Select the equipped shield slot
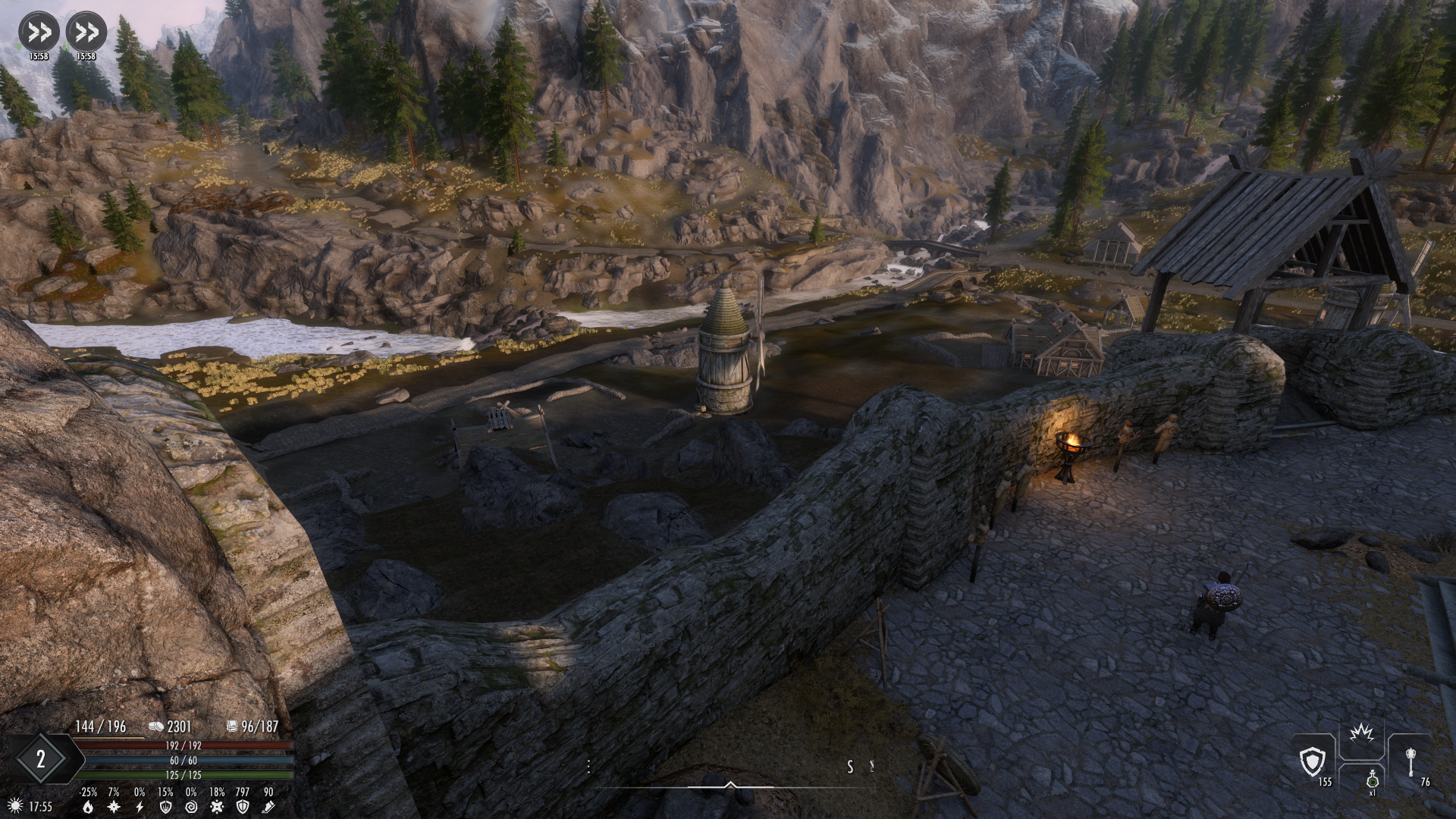The height and width of the screenshot is (819, 1456). 1313,761
